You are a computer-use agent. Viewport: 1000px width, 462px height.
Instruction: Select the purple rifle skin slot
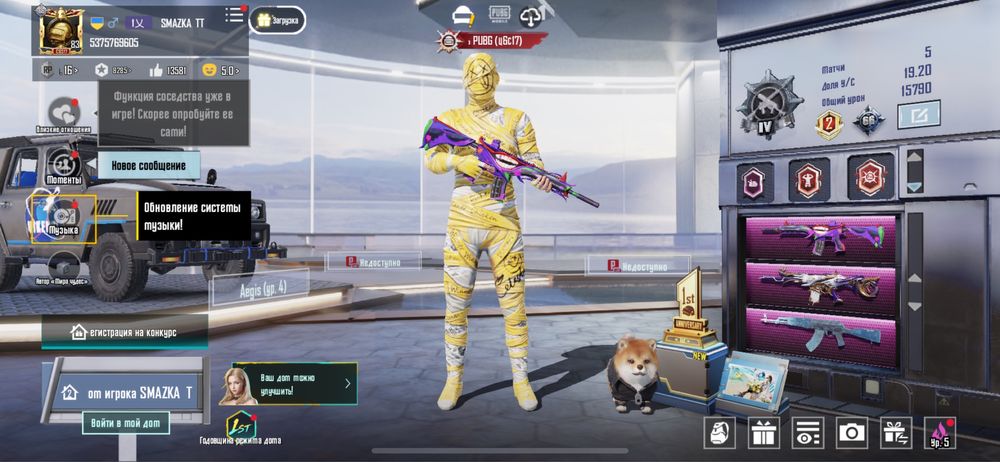820,239
